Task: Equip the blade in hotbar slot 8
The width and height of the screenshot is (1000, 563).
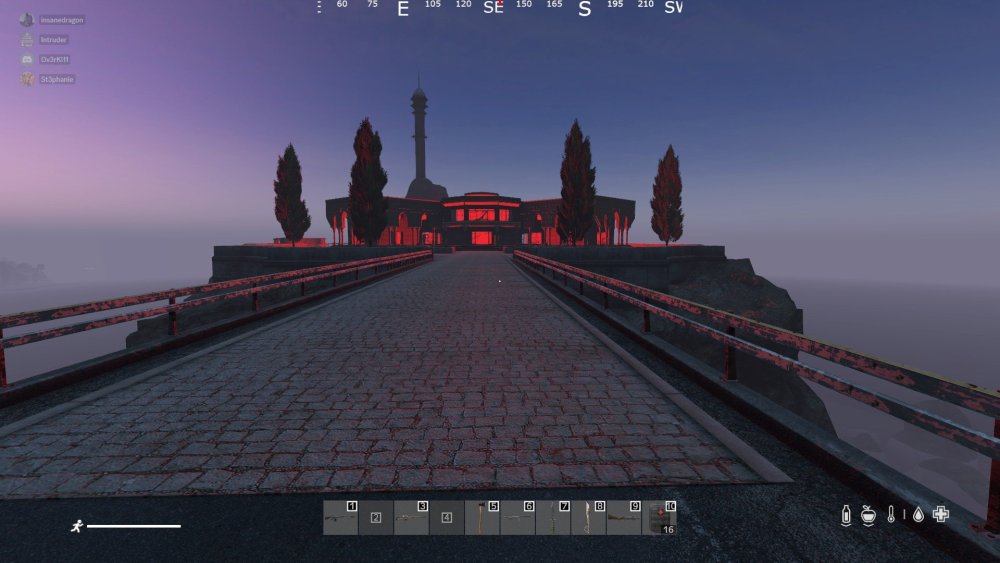Action: click(x=588, y=517)
